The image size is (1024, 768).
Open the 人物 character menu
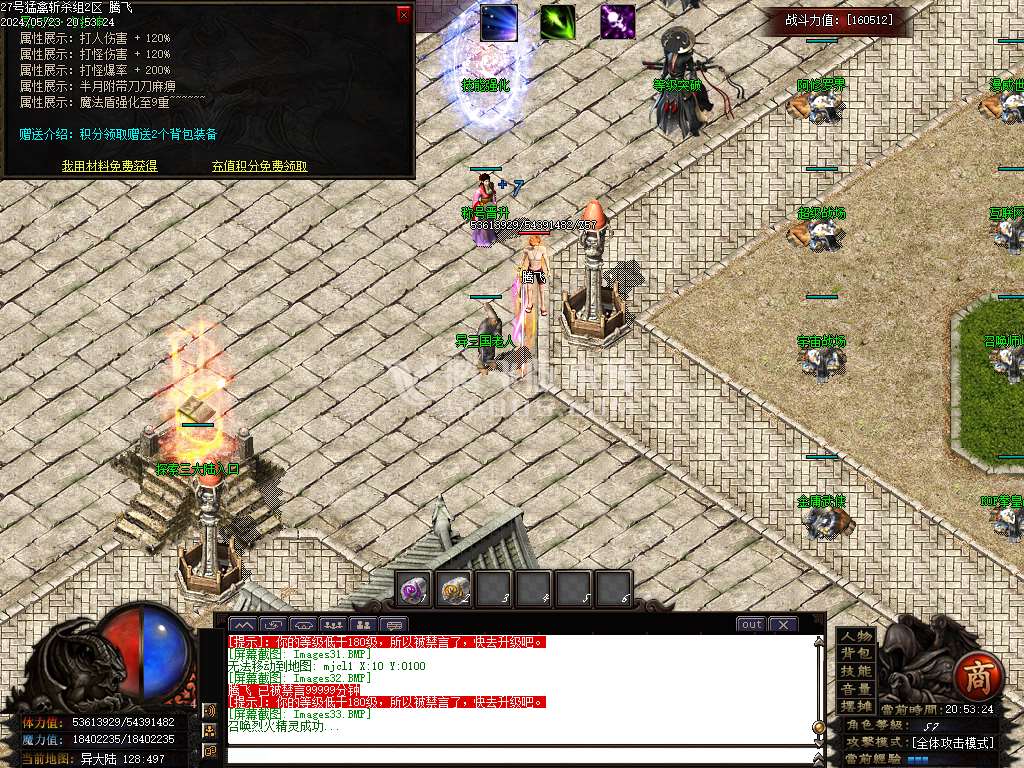[856, 636]
